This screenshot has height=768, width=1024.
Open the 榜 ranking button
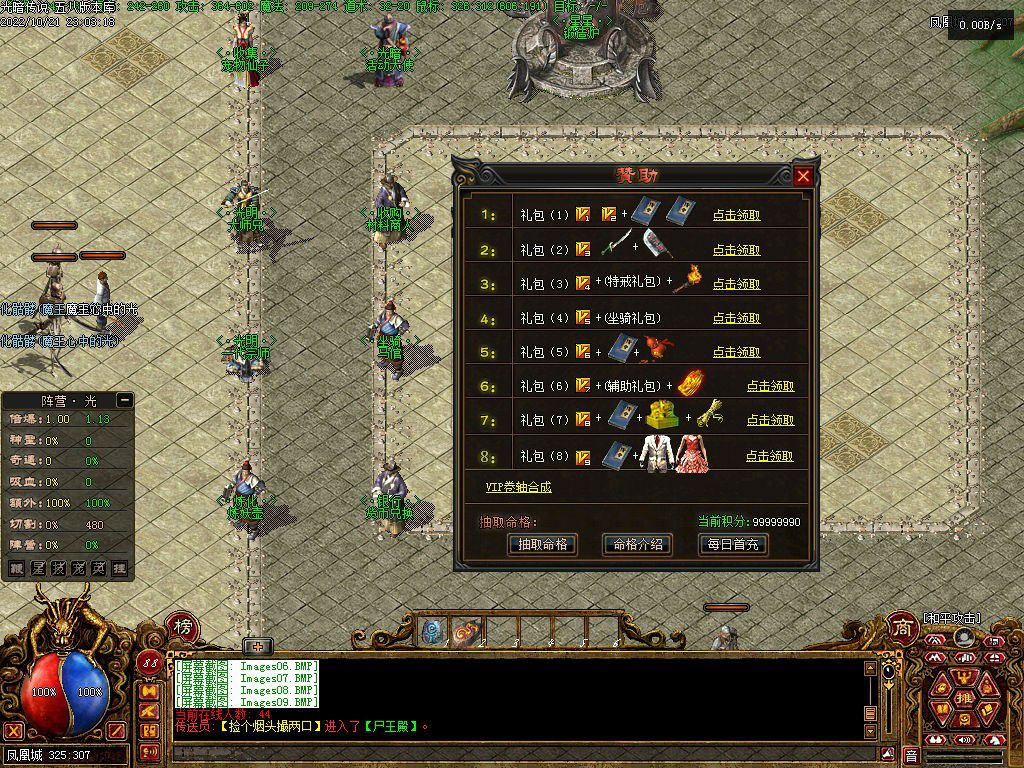click(183, 627)
